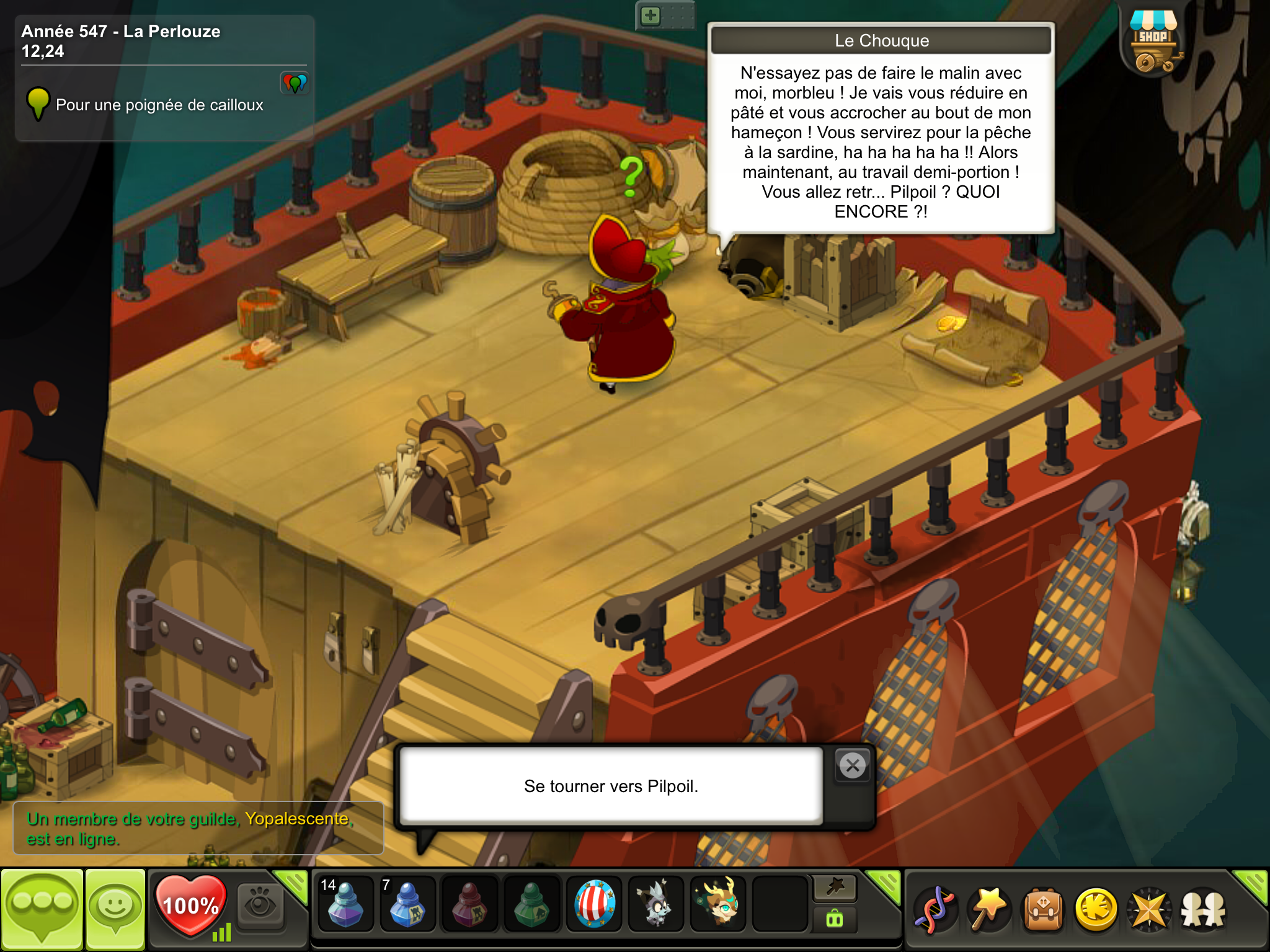Open the smiley emotes button
The height and width of the screenshot is (952, 1270).
coord(115,909)
